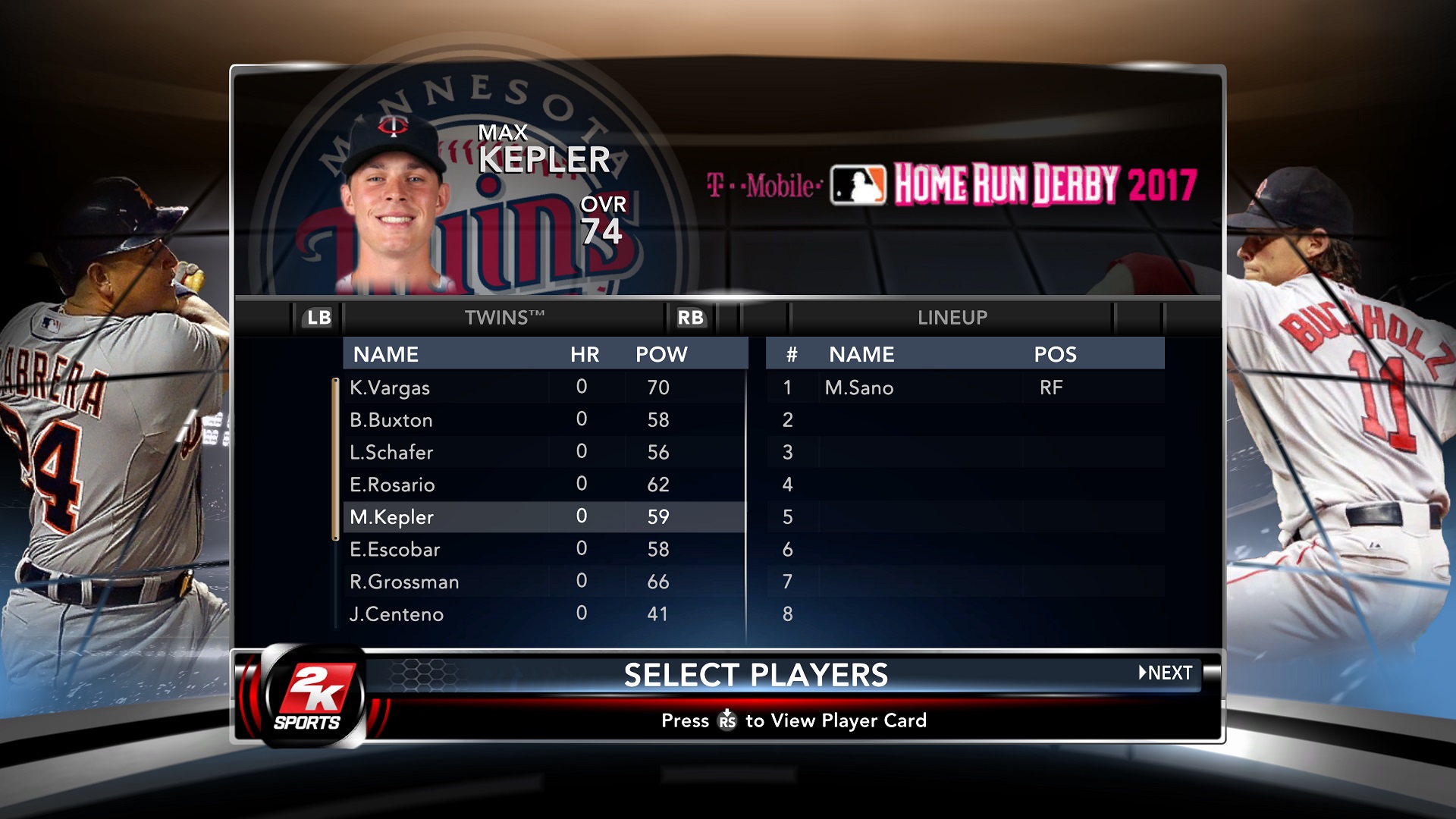Image resolution: width=1456 pixels, height=819 pixels.
Task: Sort roster by HR column header
Action: click(x=585, y=354)
